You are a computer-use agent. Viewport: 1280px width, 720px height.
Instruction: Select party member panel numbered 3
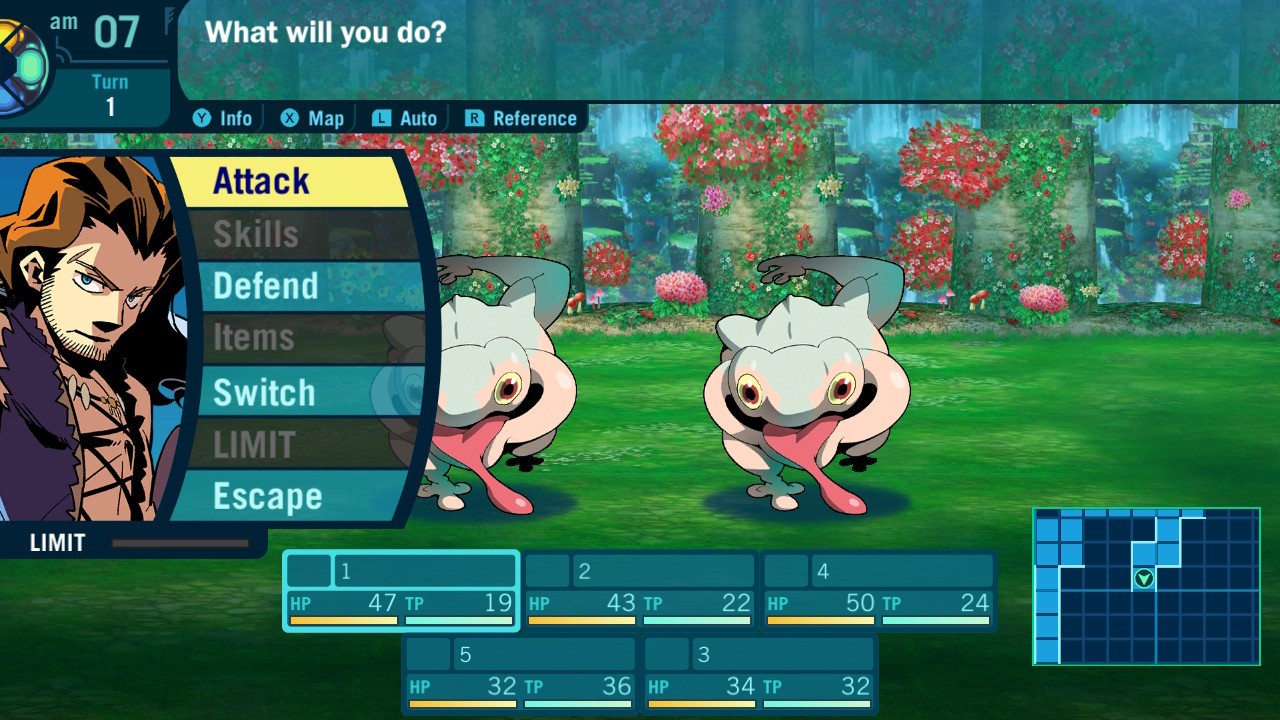(759, 674)
